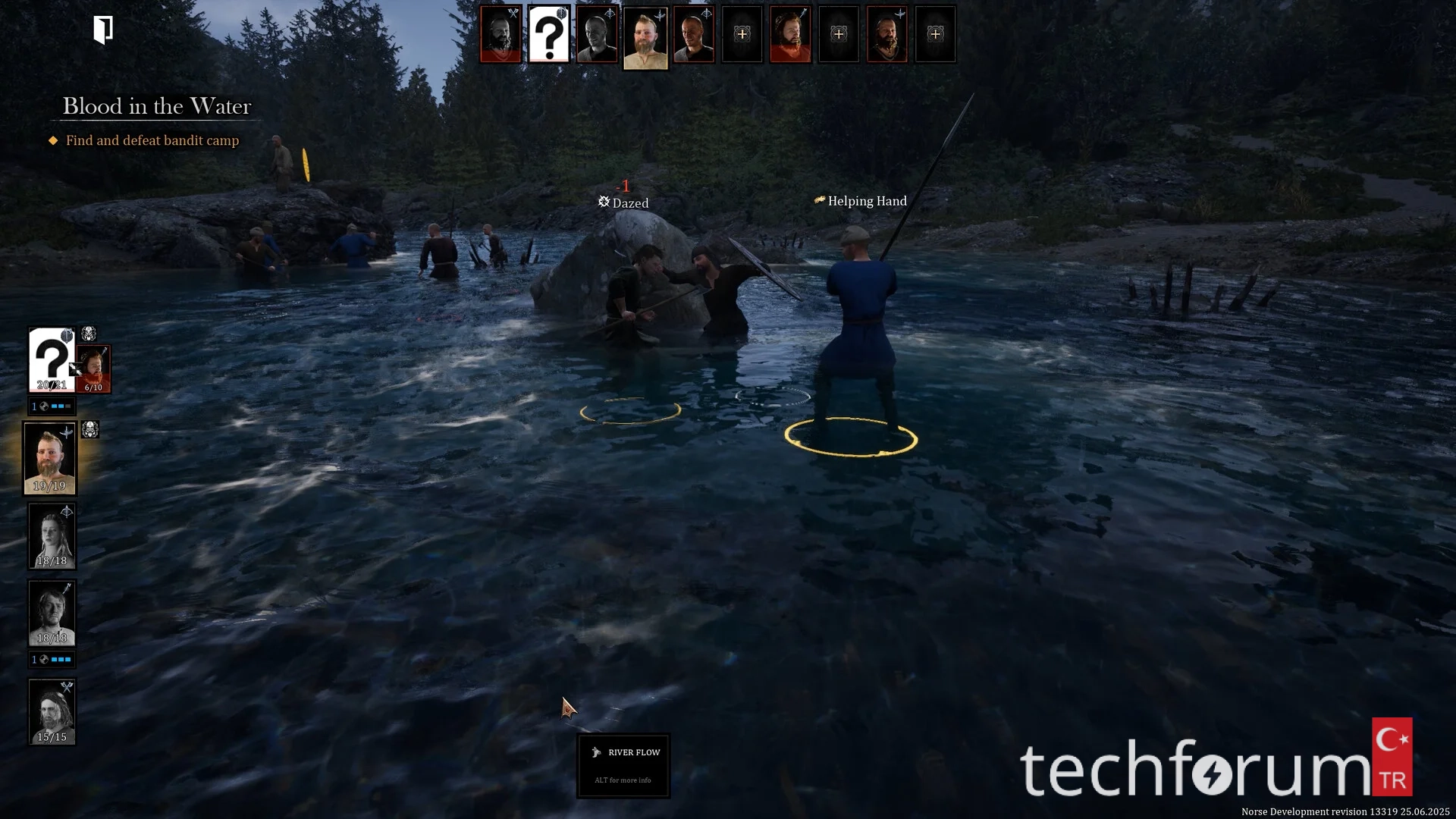
Task: Select the red enemy portrait showing 6/10
Action: tap(95, 370)
